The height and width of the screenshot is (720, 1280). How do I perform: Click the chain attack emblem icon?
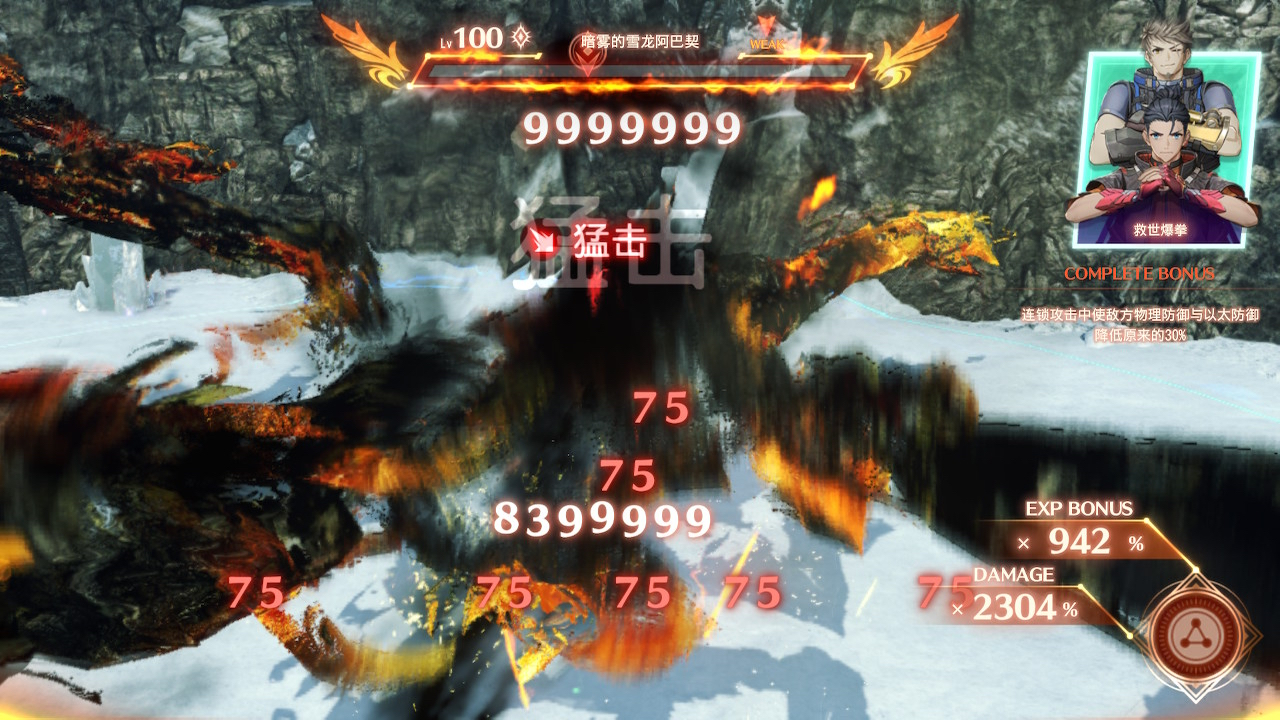pyautogui.click(x=1201, y=632)
